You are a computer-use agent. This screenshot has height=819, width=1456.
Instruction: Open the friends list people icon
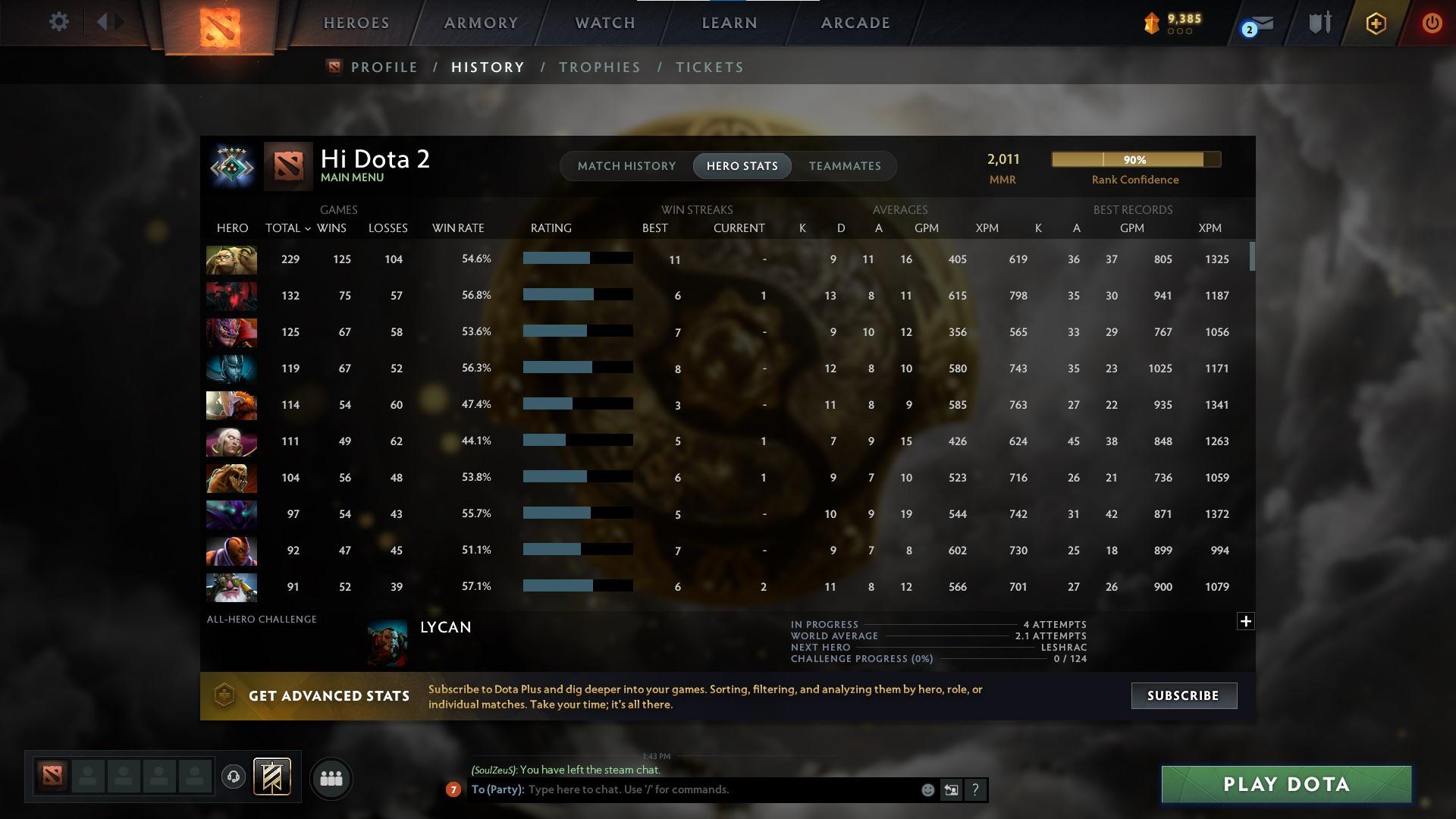click(331, 779)
